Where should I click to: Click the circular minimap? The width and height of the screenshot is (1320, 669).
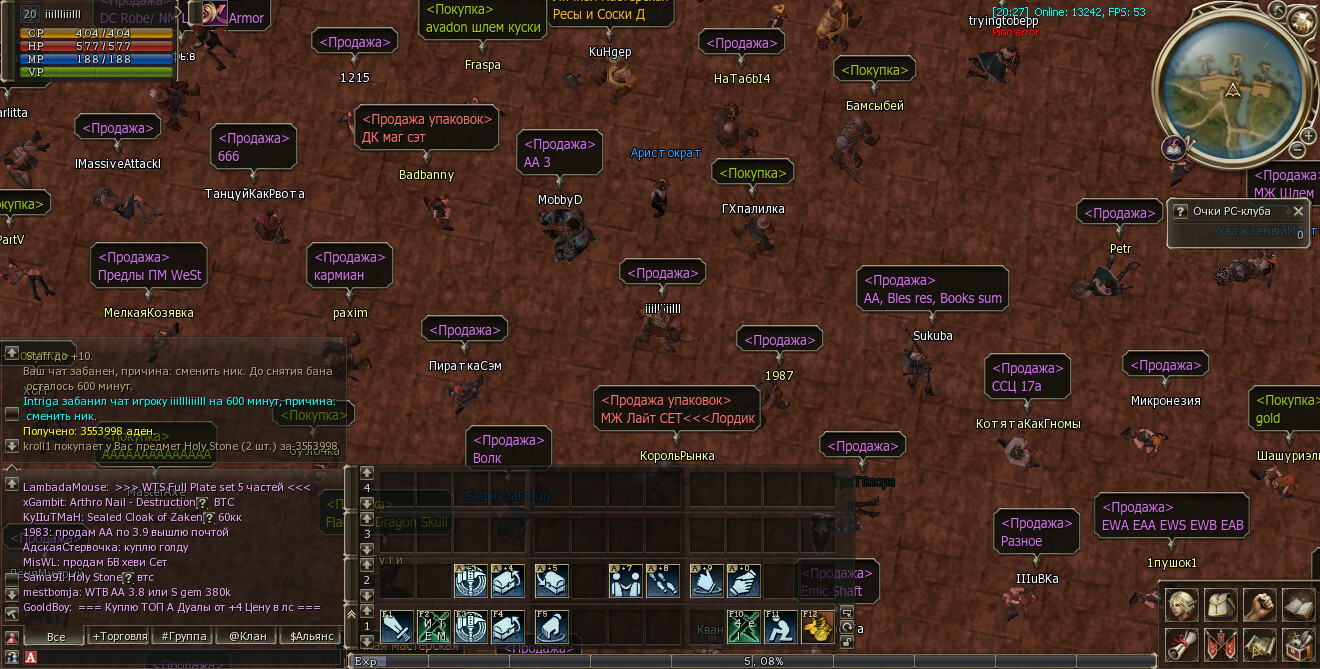(1233, 90)
